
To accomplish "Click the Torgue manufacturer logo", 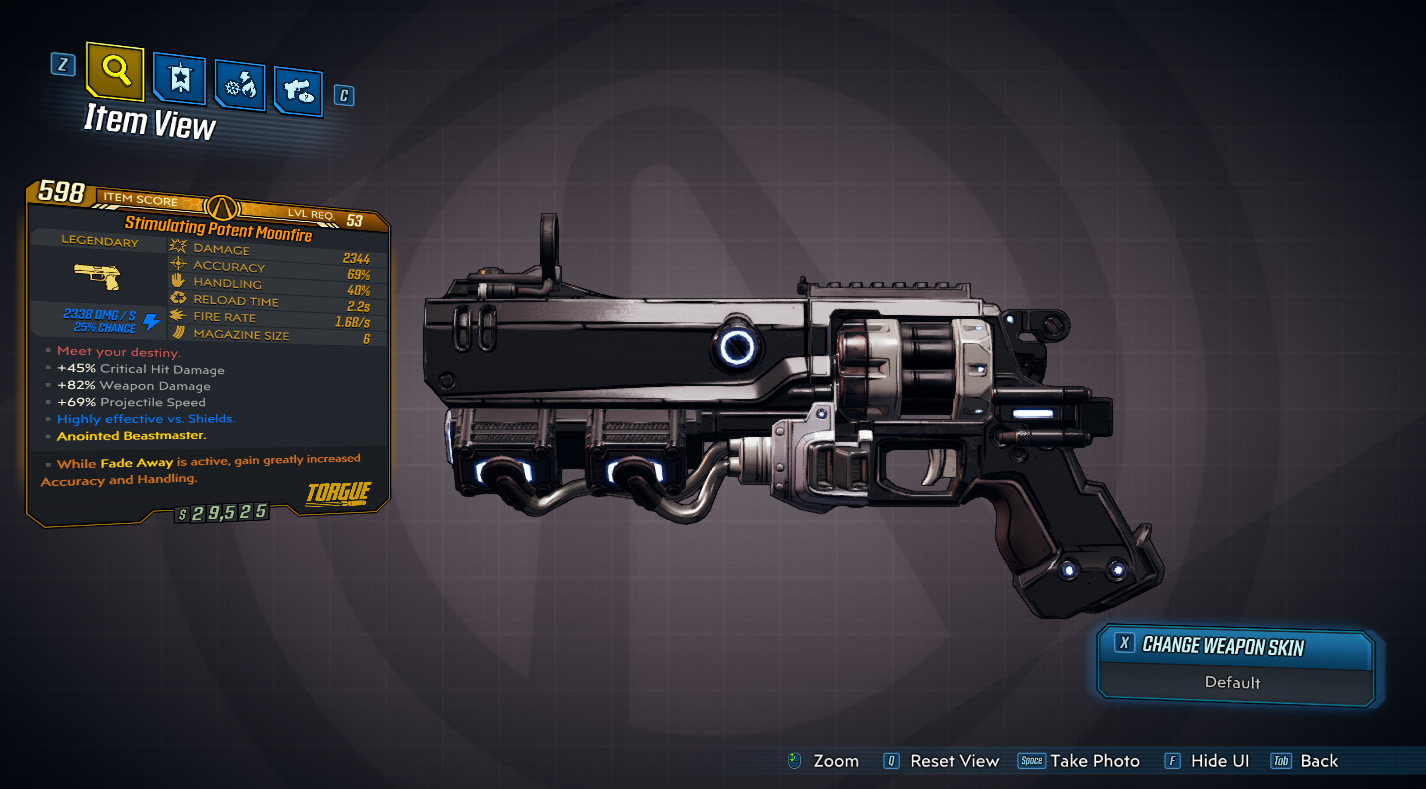I will point(340,492).
